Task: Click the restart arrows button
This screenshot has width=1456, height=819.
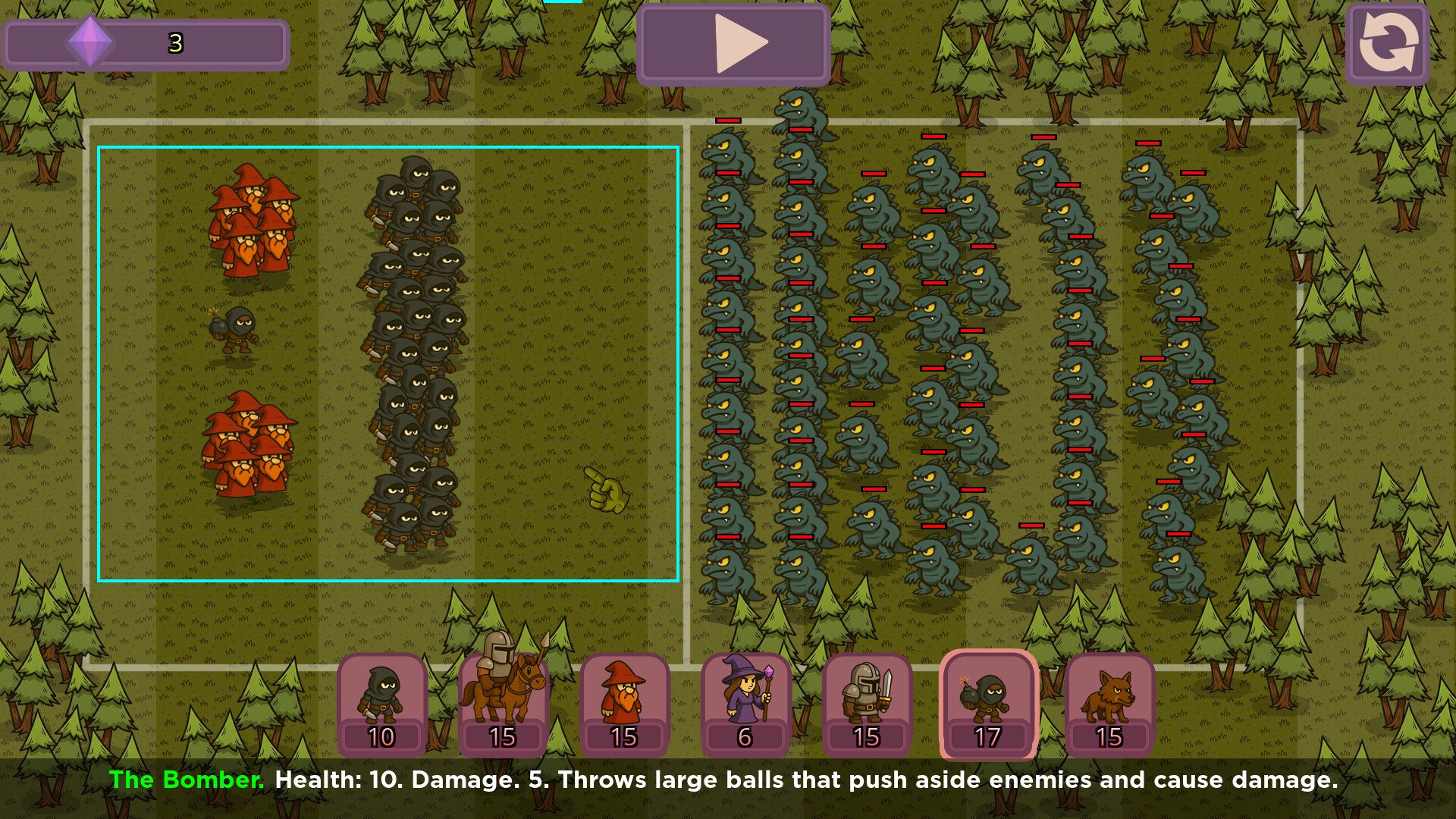Action: point(1387,42)
